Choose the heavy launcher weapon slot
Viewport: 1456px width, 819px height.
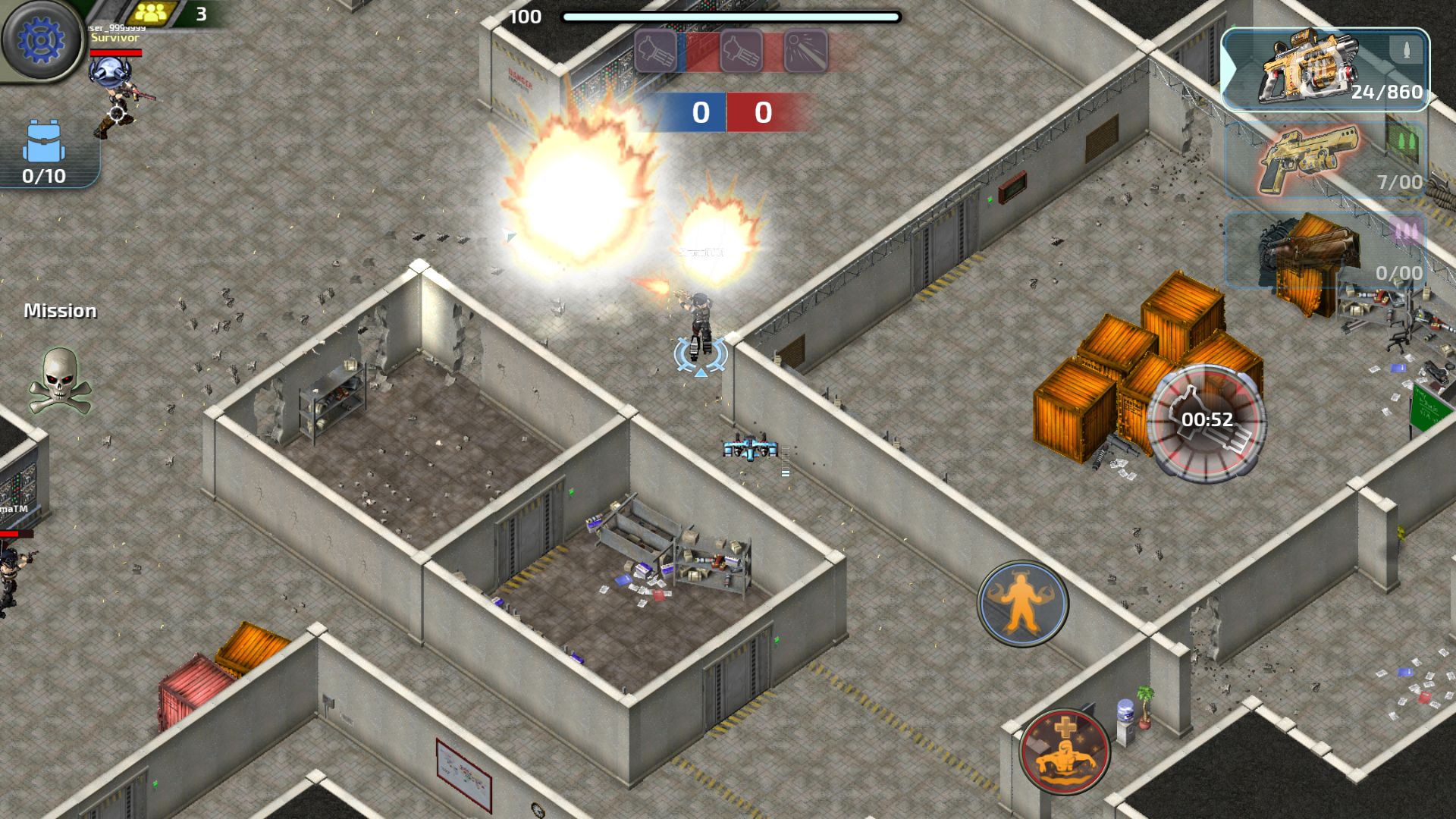coord(1325,252)
